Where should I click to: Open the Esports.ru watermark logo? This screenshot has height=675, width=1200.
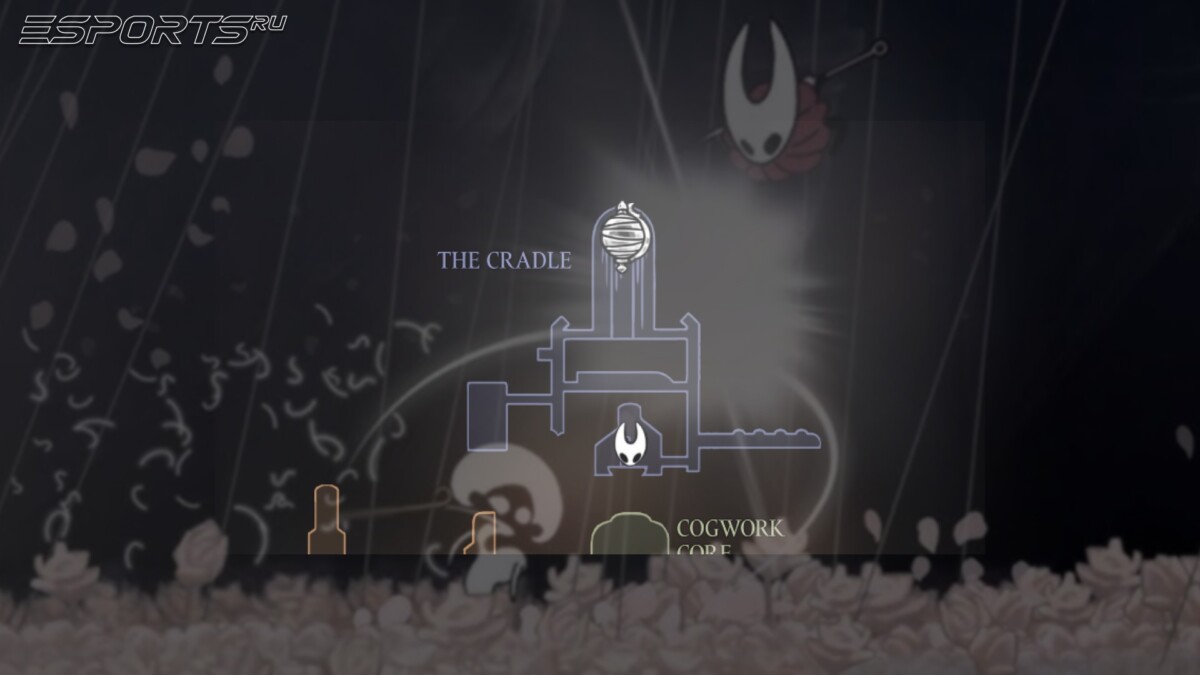152,29
